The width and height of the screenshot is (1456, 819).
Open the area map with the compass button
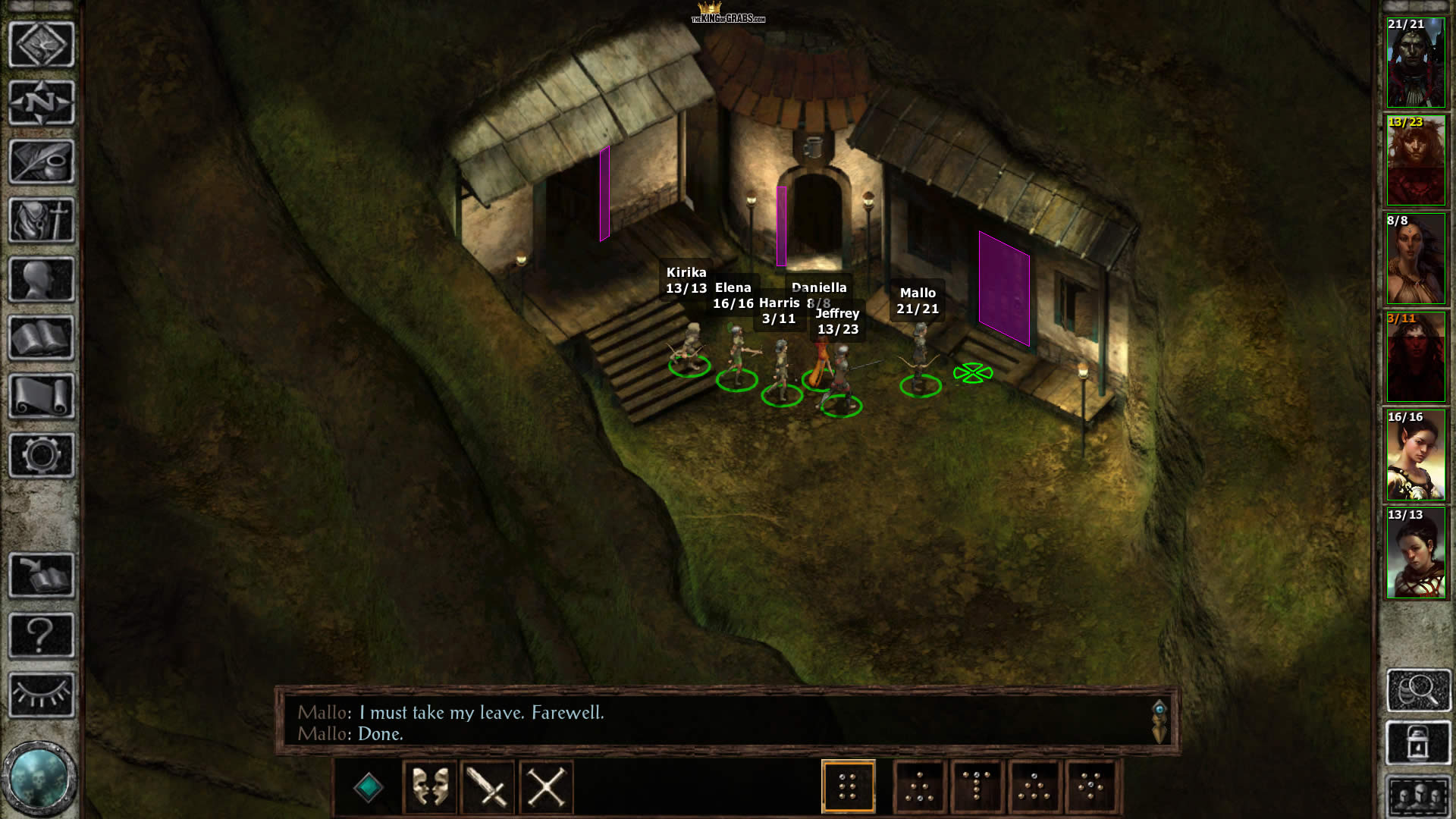coord(42,102)
